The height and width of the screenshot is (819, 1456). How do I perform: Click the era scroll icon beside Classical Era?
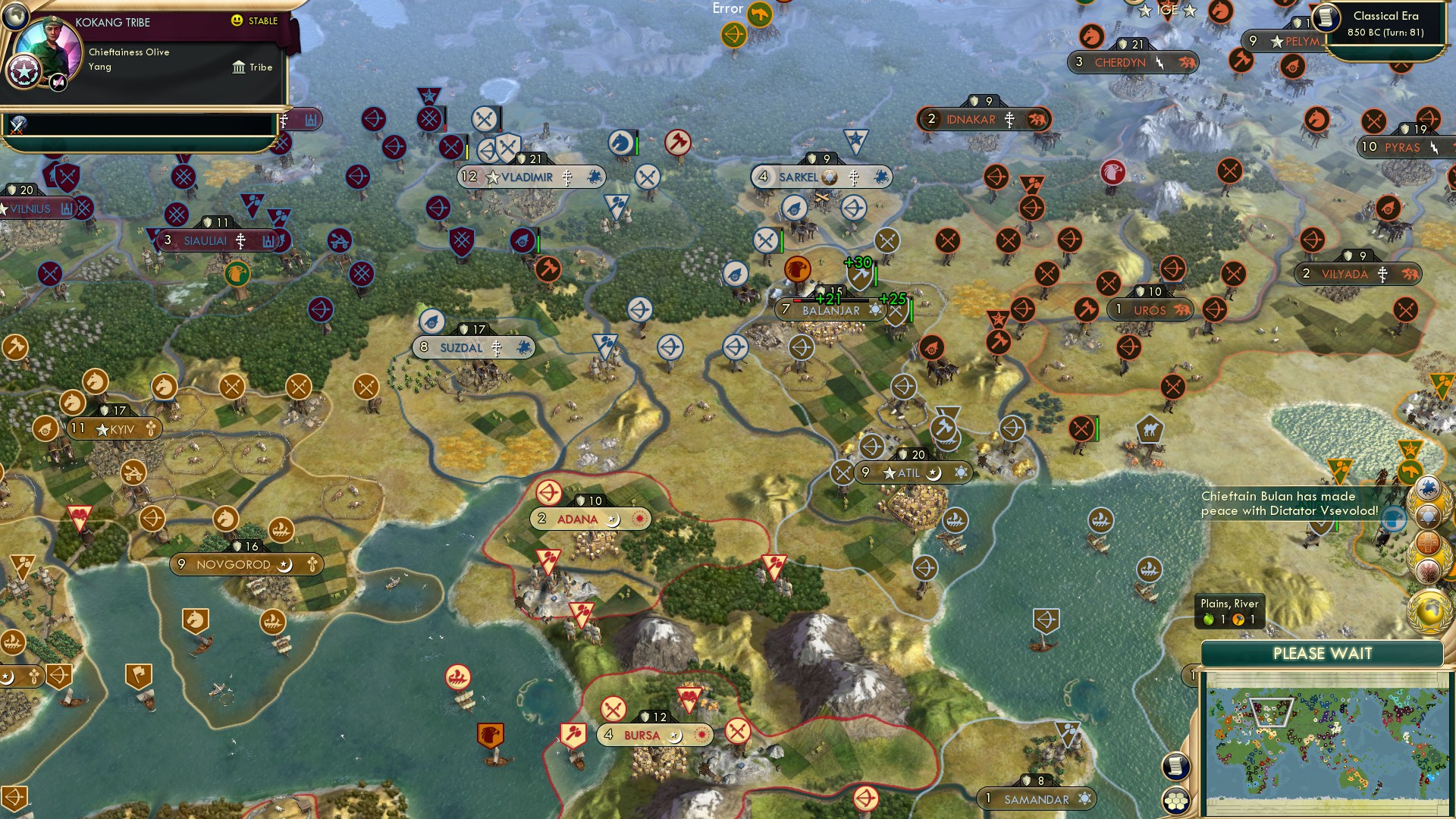[x=1327, y=19]
